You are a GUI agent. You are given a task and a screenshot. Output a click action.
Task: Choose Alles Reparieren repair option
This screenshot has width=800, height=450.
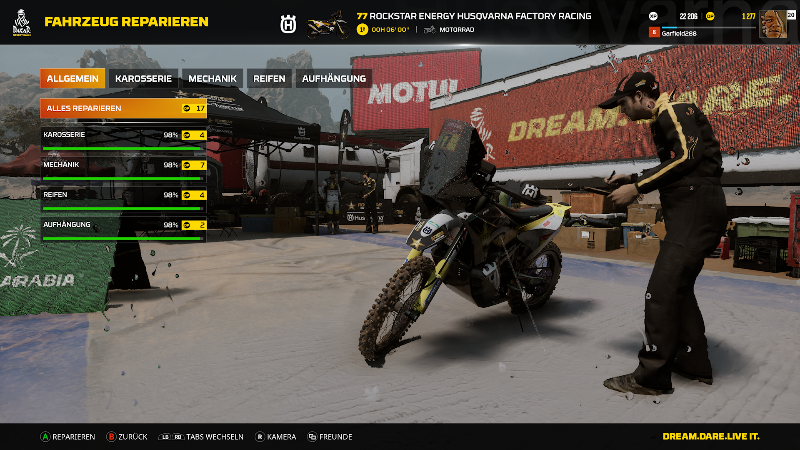(123, 107)
